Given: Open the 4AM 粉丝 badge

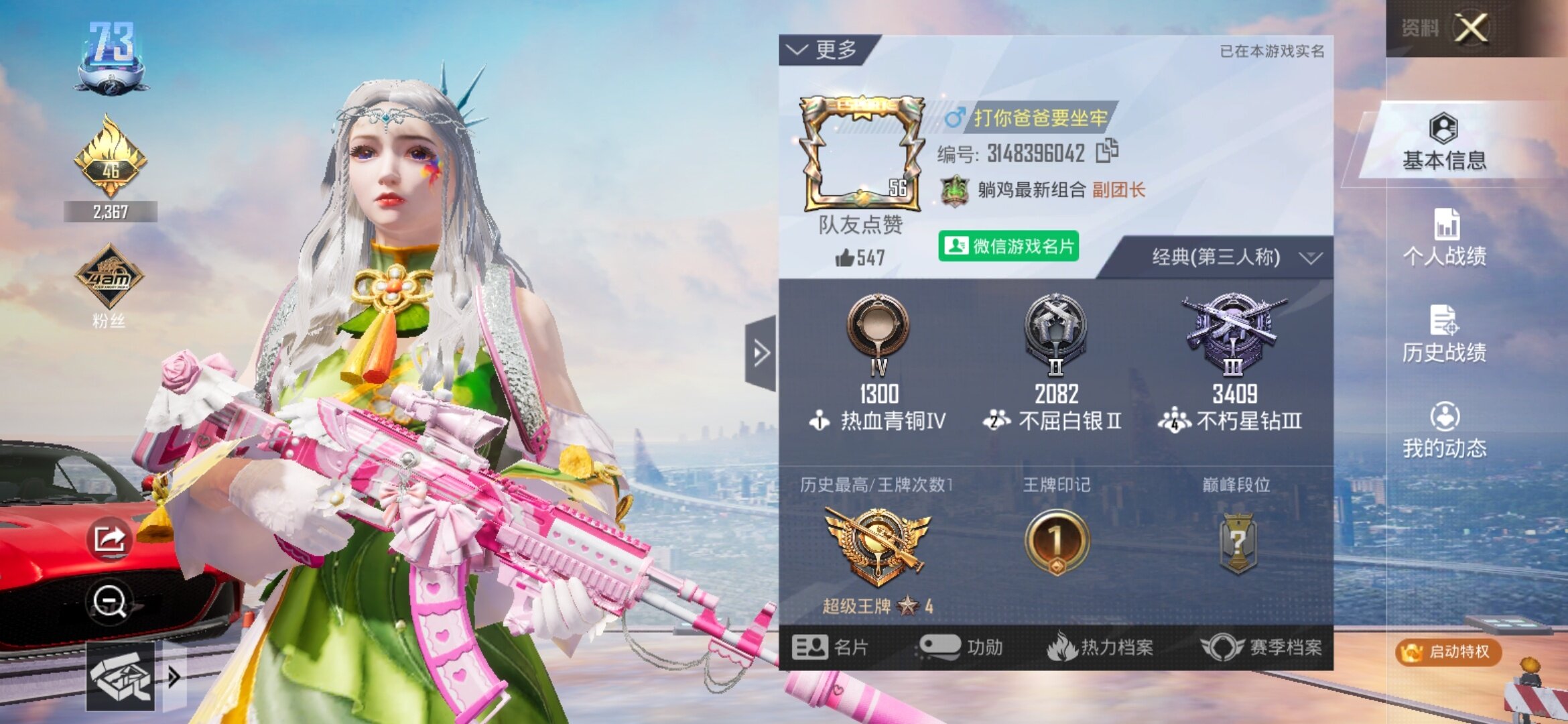Looking at the screenshot, I should pyautogui.click(x=109, y=278).
